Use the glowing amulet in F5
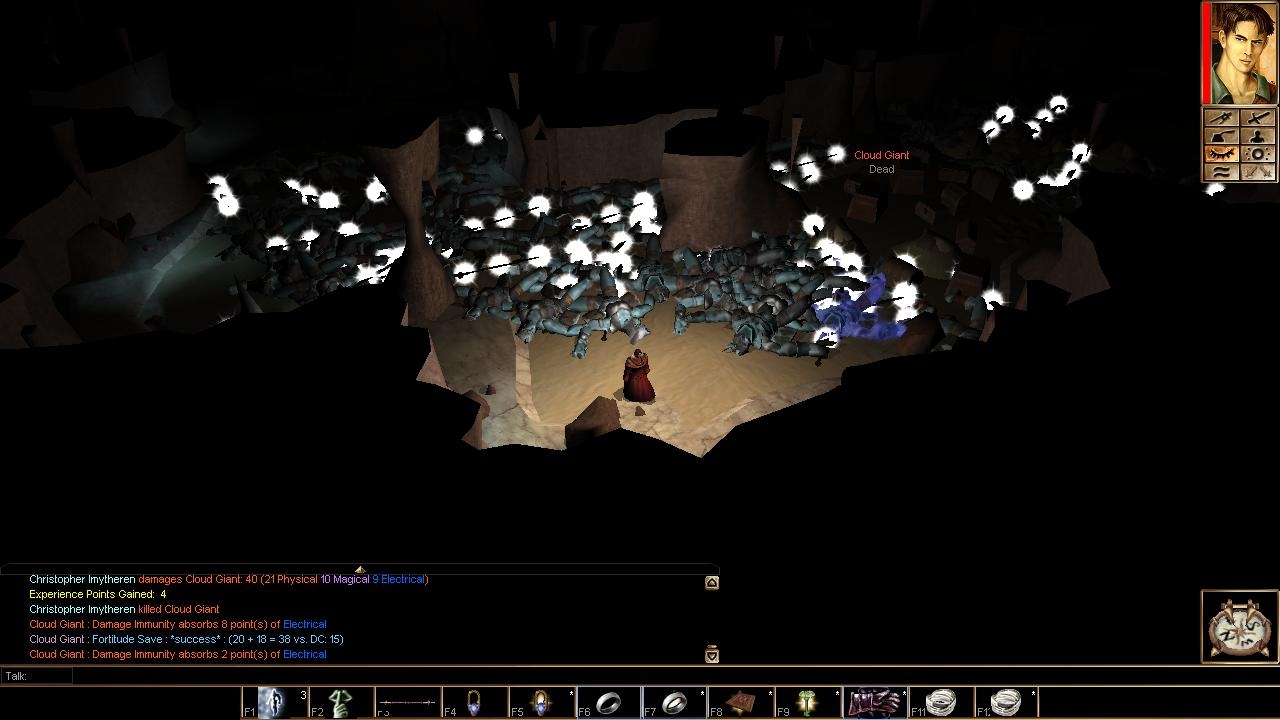 (541, 703)
